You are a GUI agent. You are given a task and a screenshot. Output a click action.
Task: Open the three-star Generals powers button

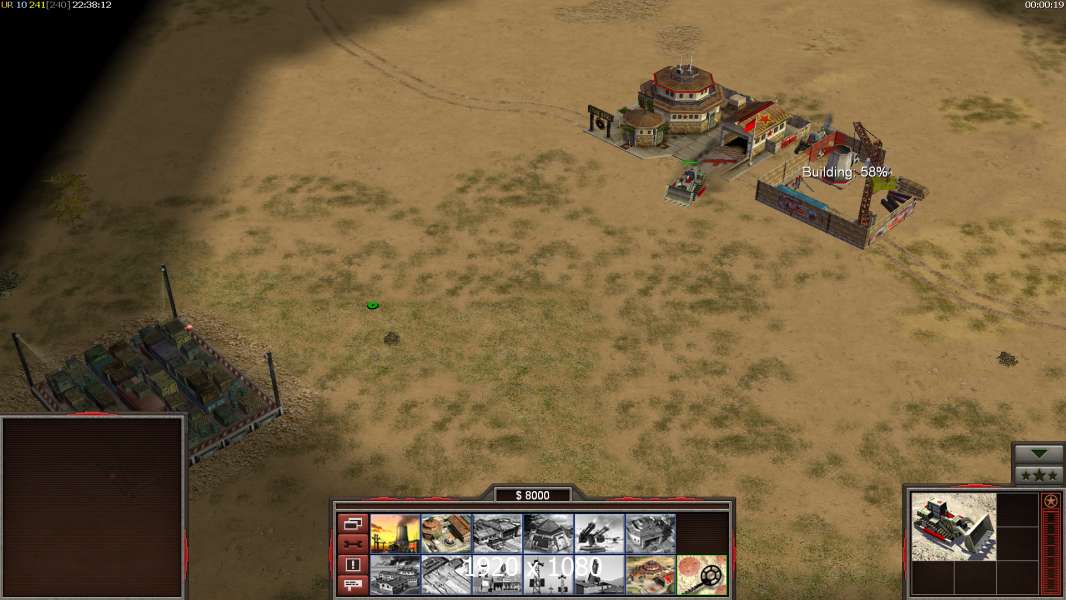(1038, 475)
